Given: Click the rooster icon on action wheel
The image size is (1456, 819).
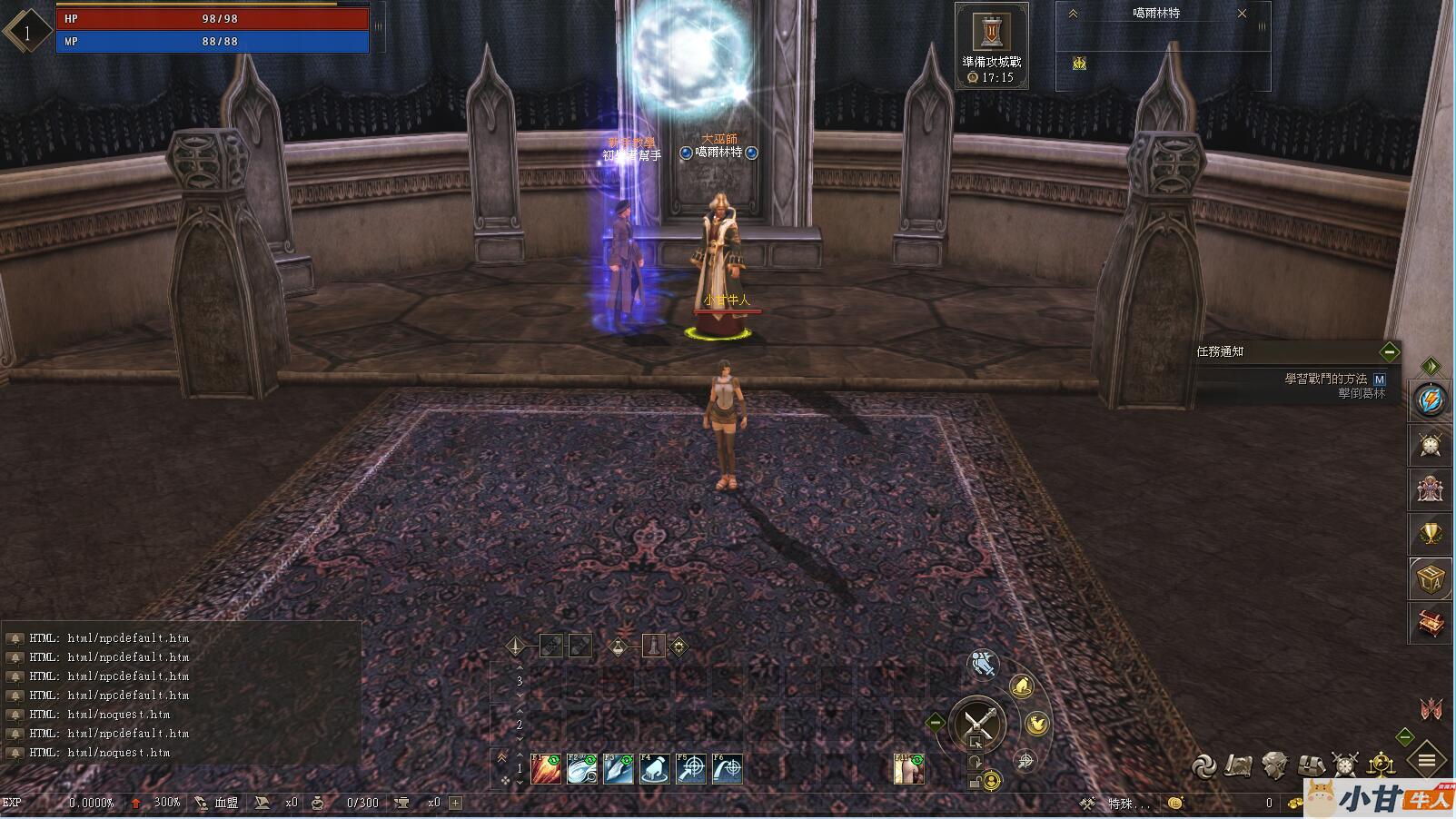Looking at the screenshot, I should click(x=1036, y=724).
